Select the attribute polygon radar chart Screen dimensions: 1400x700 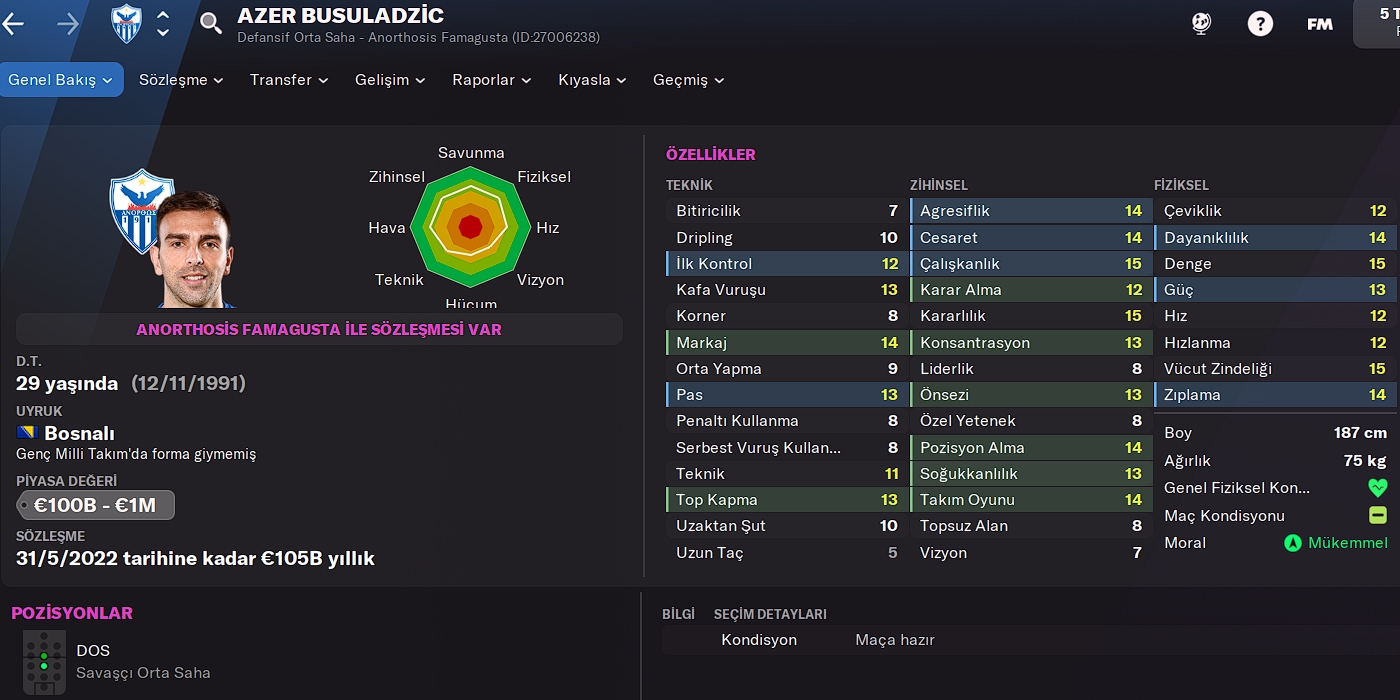coord(470,228)
